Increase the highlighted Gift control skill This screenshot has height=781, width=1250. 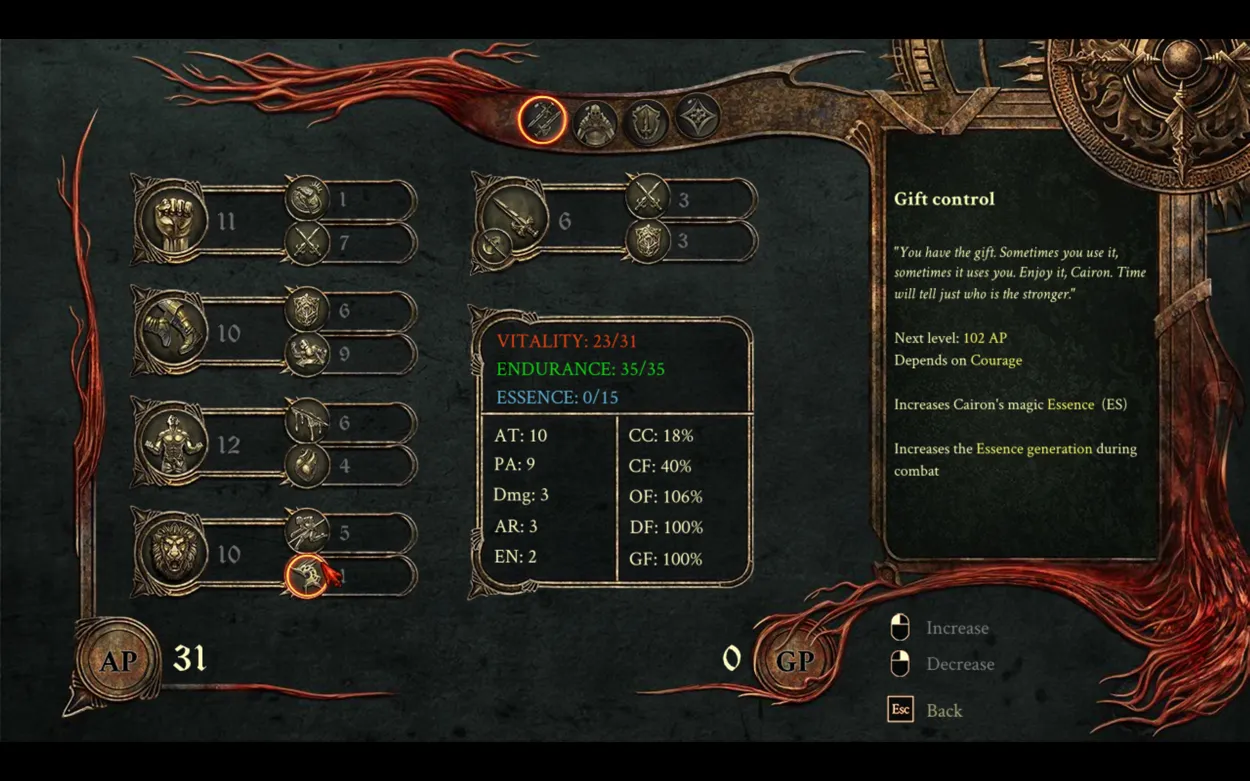(307, 576)
